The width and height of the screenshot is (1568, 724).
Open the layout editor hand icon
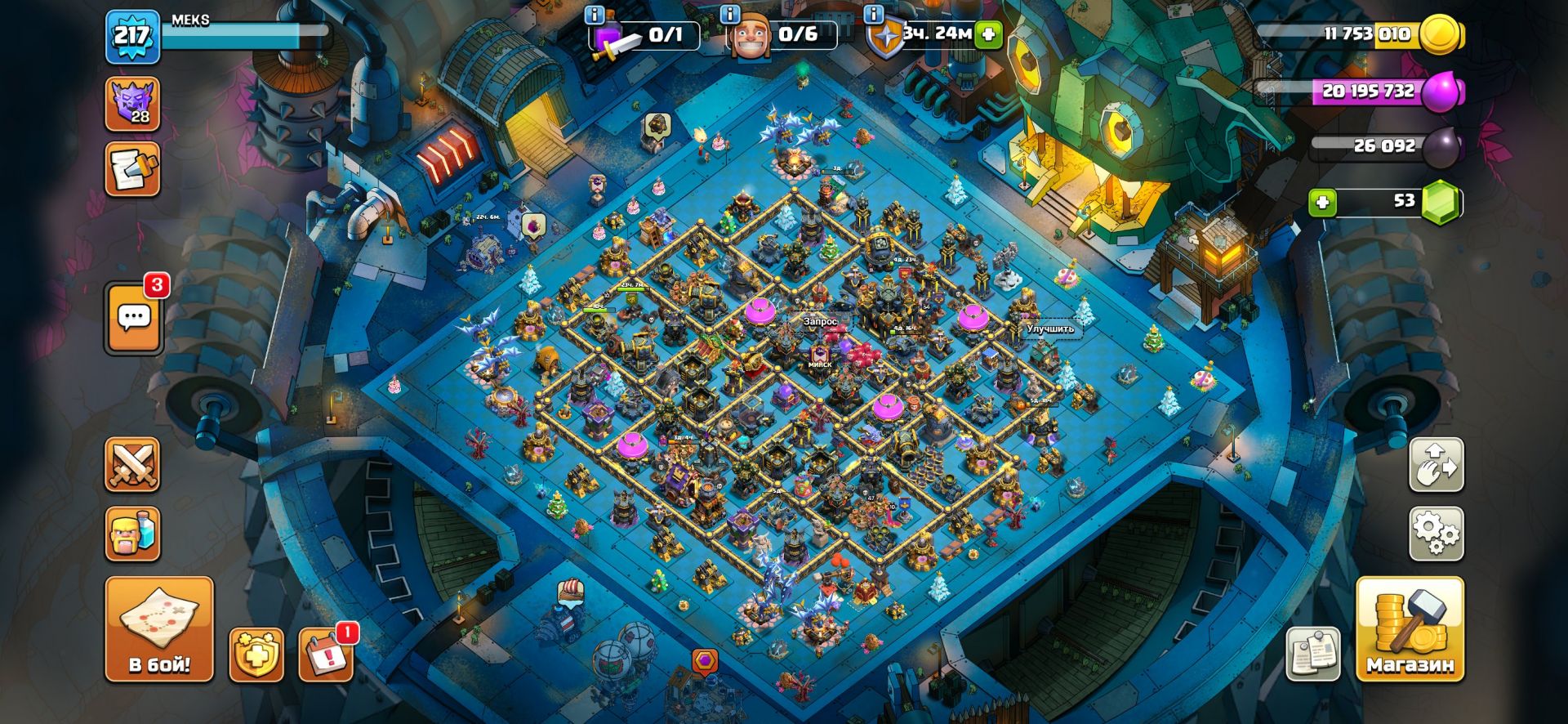tap(1436, 465)
